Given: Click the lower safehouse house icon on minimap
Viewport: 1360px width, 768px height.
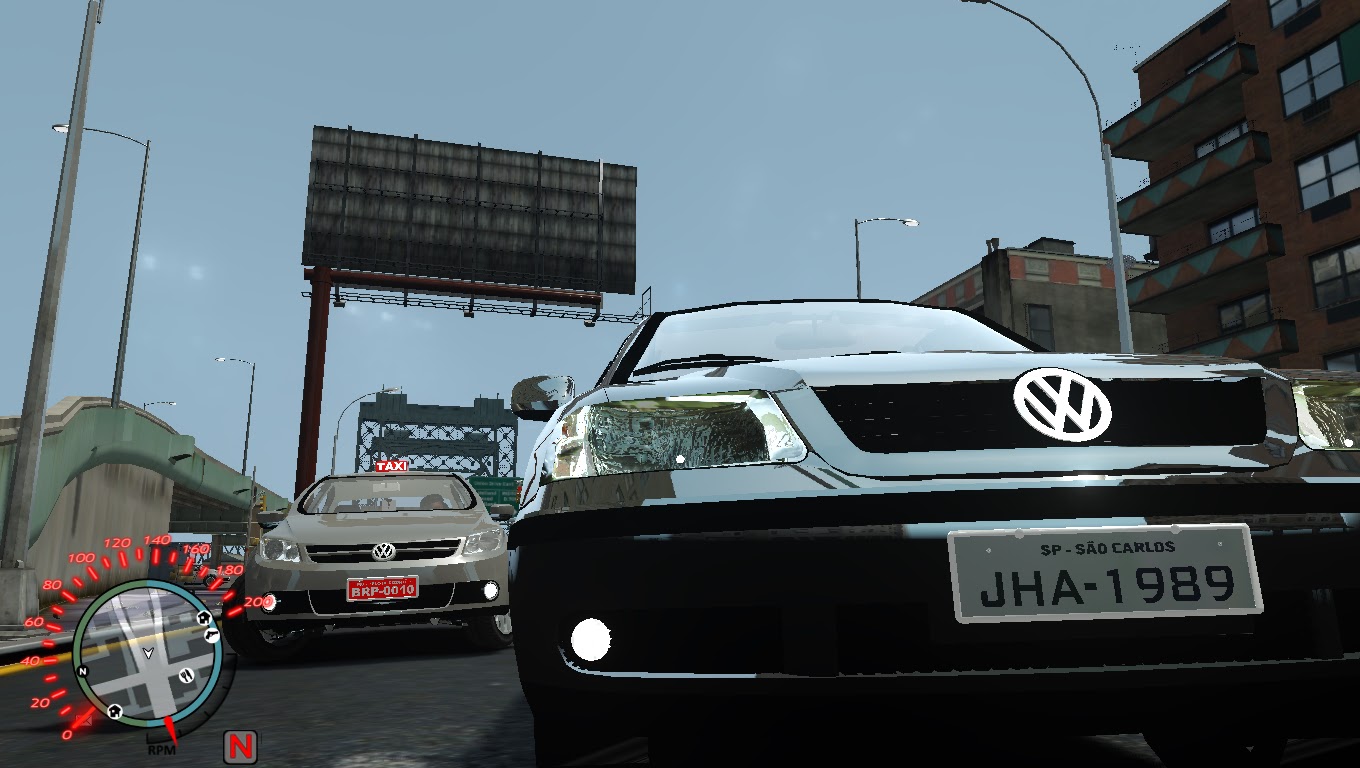Looking at the screenshot, I should [114, 709].
